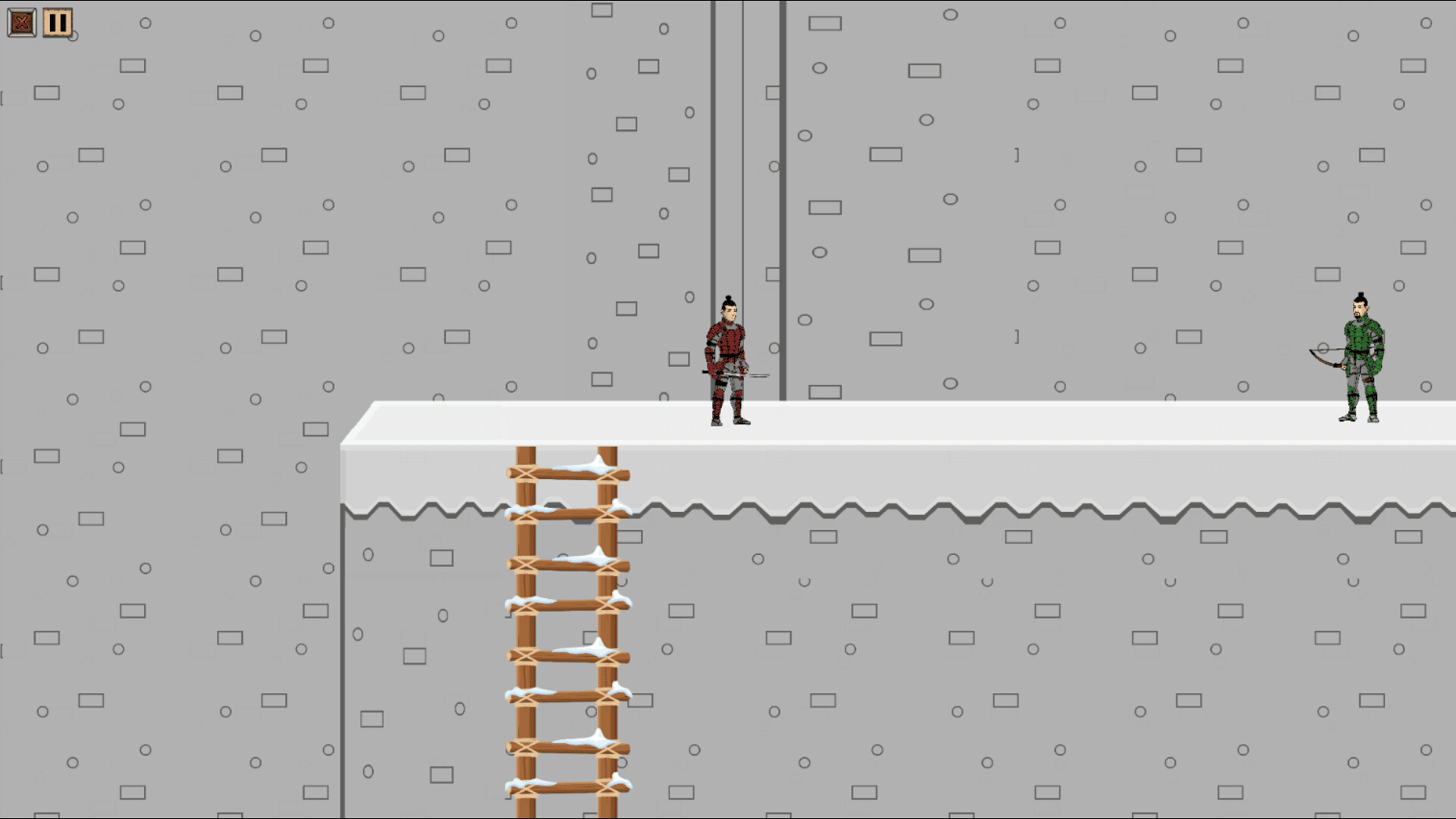Image resolution: width=1456 pixels, height=819 pixels.
Task: Select the green archer enemy
Action: click(x=1361, y=356)
